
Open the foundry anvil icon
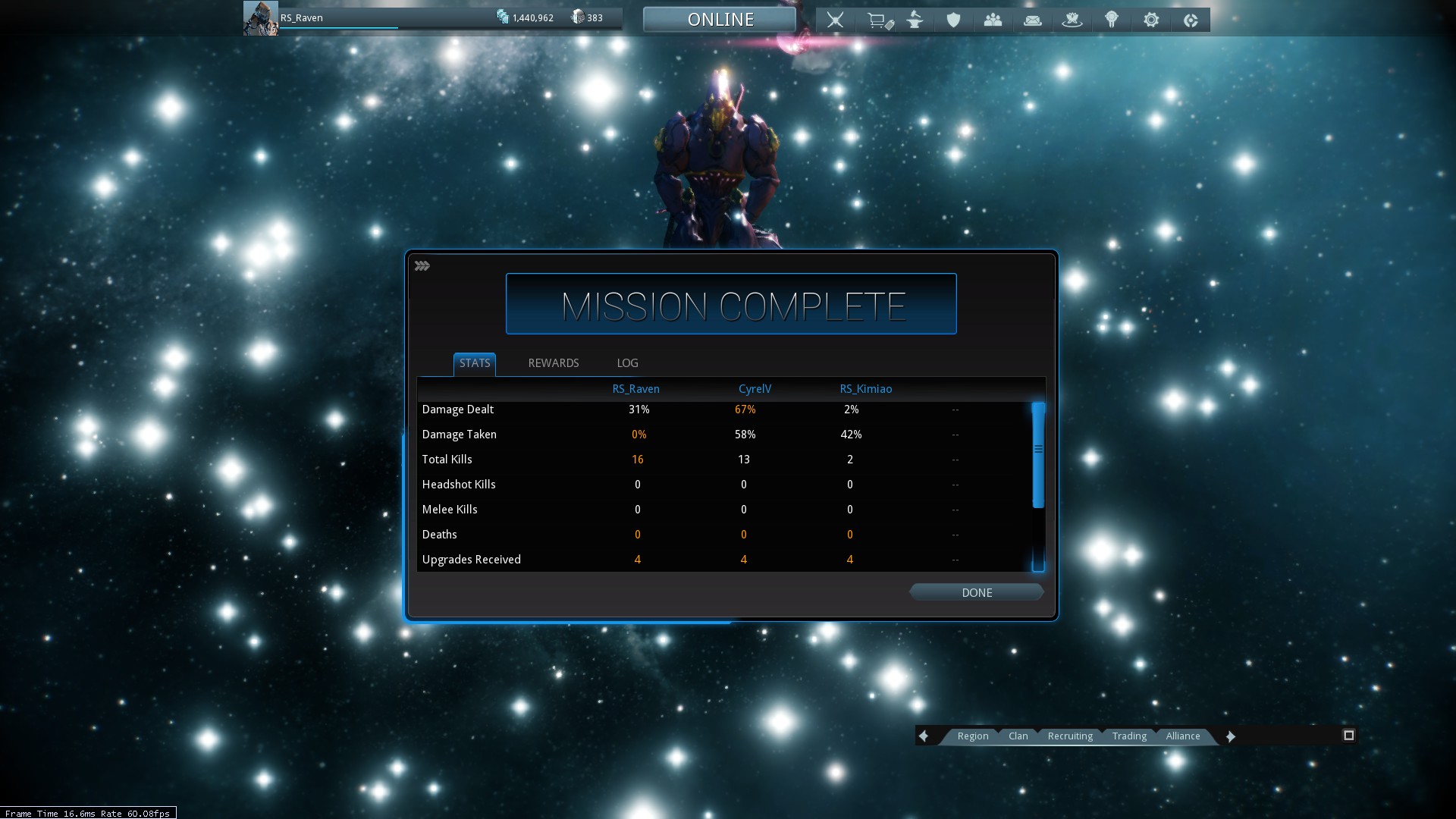[x=915, y=20]
